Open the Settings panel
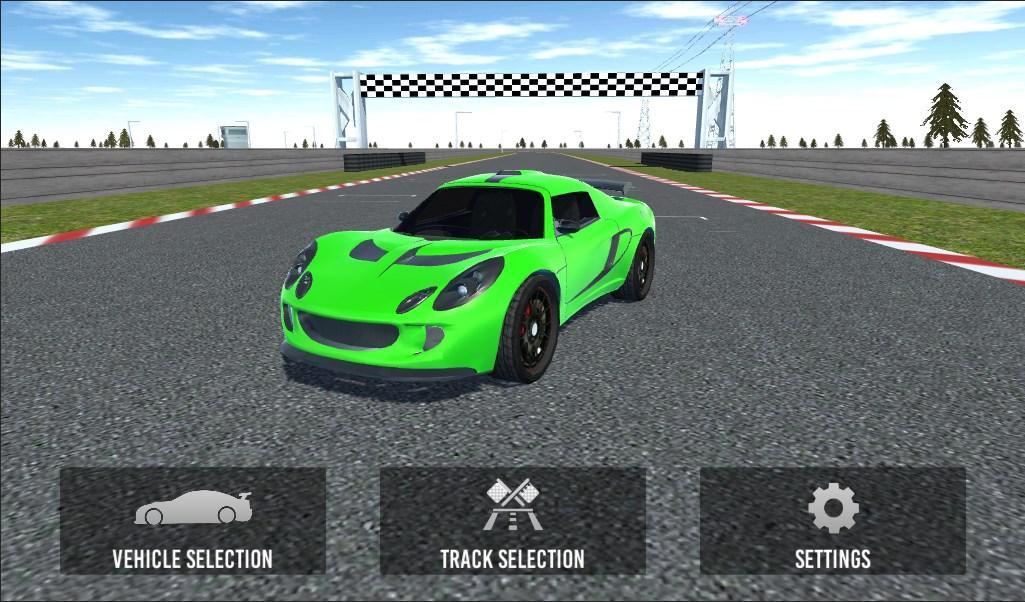 pyautogui.click(x=832, y=522)
